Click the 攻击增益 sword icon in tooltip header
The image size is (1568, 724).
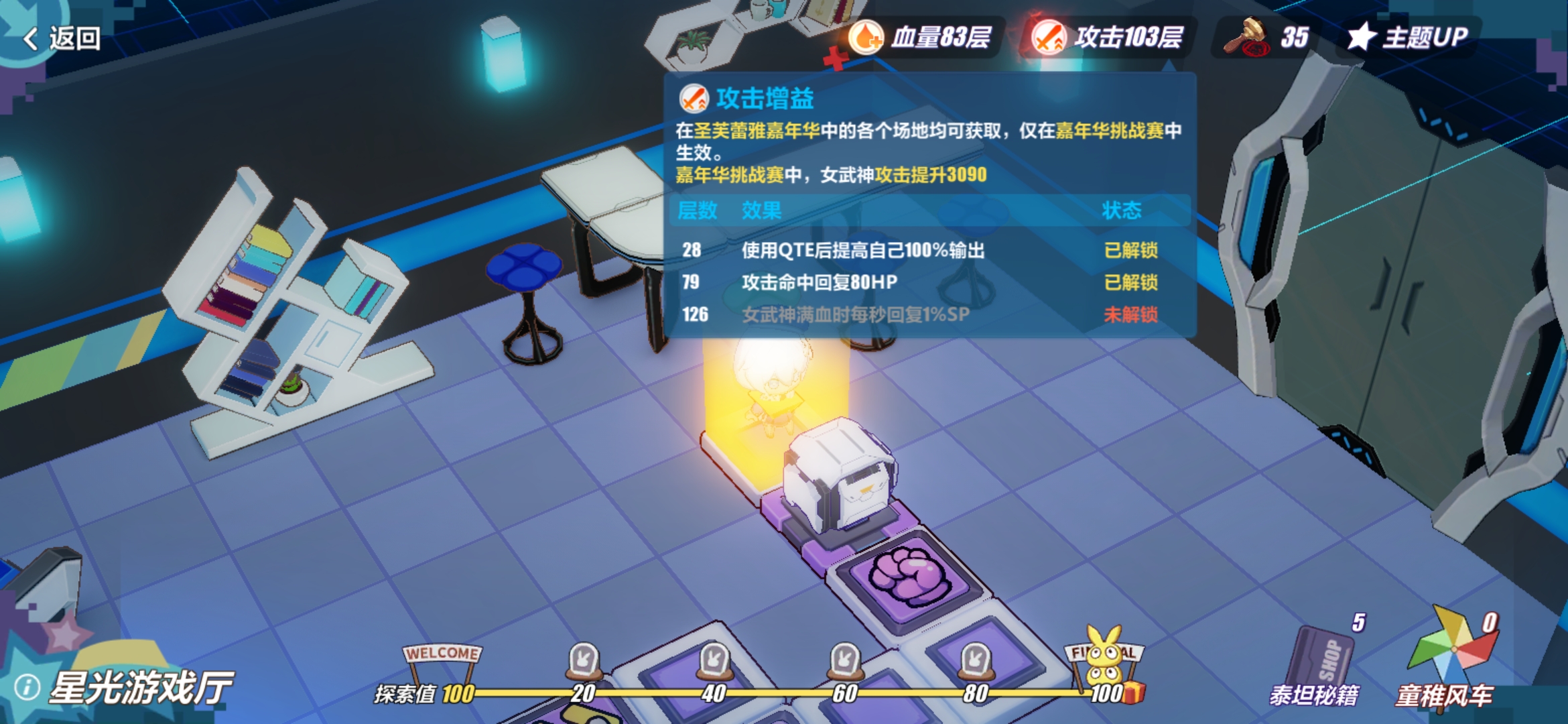pos(693,99)
